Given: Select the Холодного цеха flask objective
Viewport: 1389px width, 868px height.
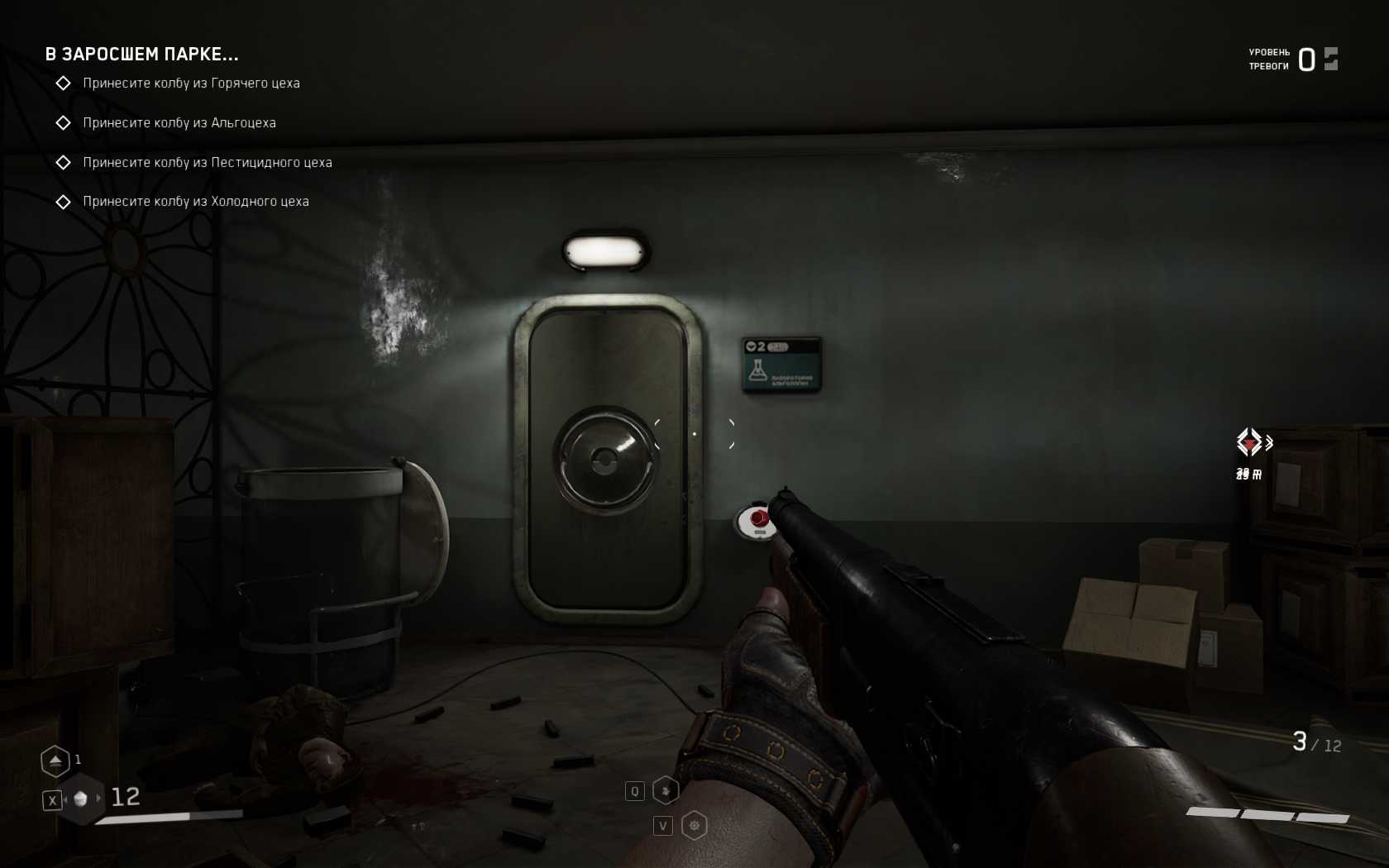Looking at the screenshot, I should [x=195, y=202].
